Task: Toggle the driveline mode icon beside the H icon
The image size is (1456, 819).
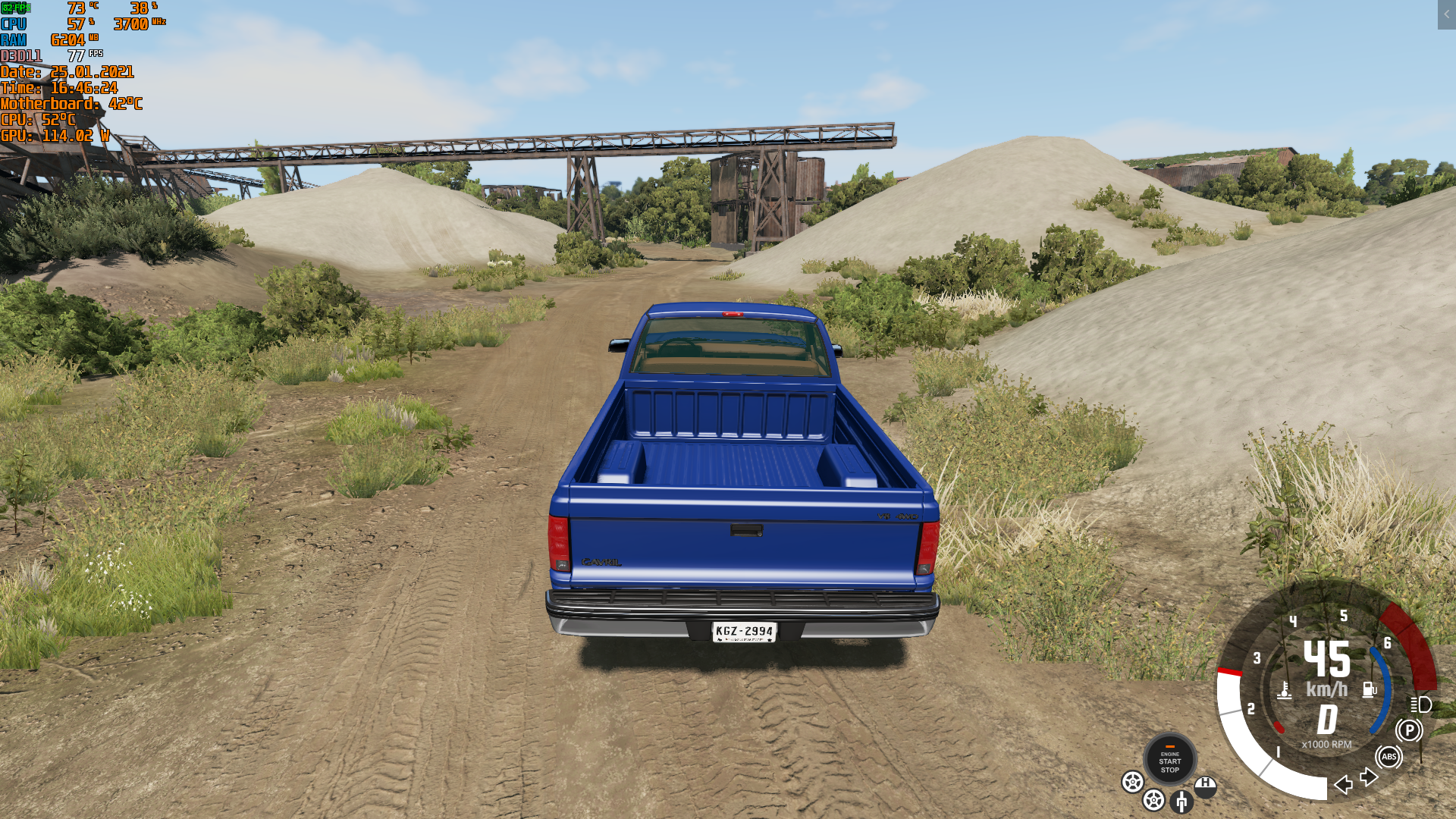Action: coord(1181,801)
